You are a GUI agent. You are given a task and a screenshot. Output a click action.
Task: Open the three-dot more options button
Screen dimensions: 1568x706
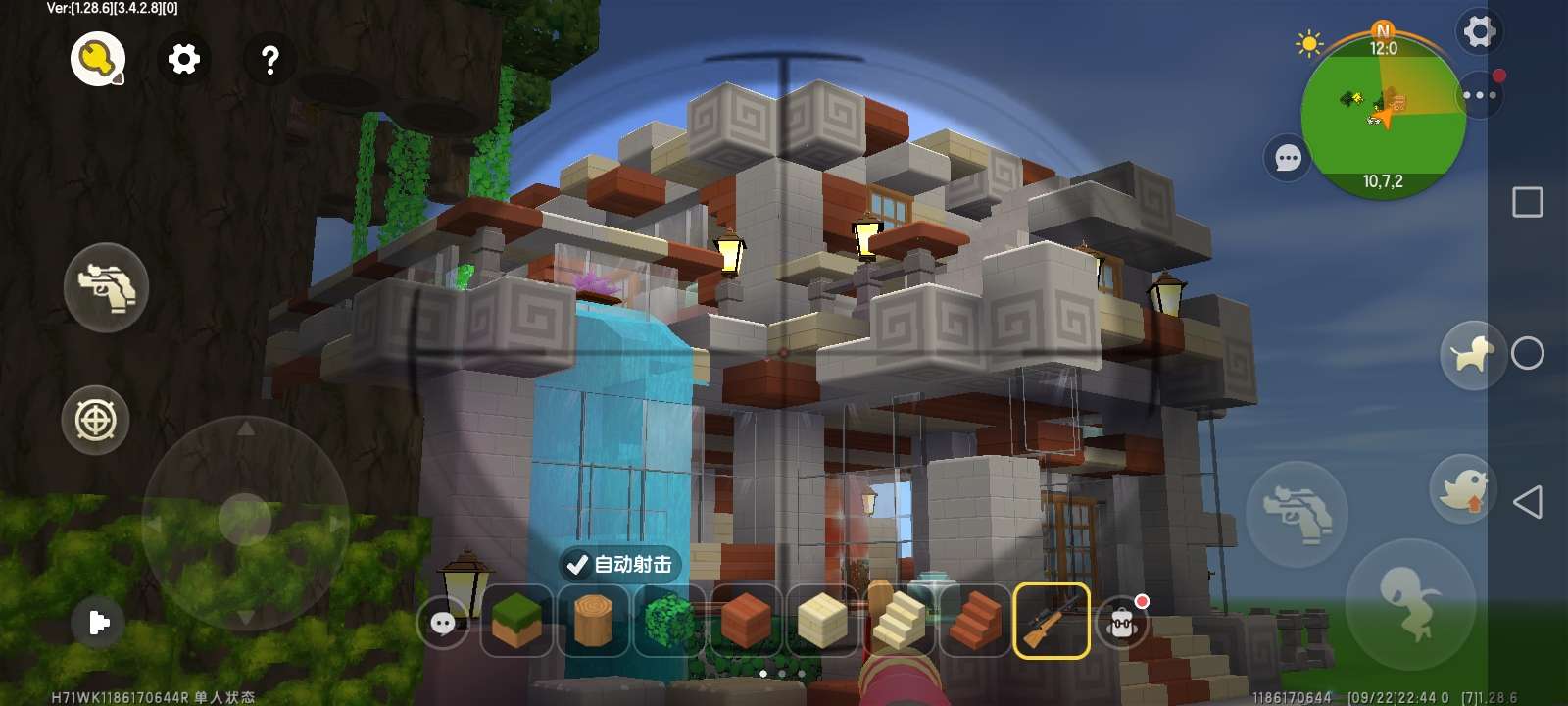point(1479,95)
